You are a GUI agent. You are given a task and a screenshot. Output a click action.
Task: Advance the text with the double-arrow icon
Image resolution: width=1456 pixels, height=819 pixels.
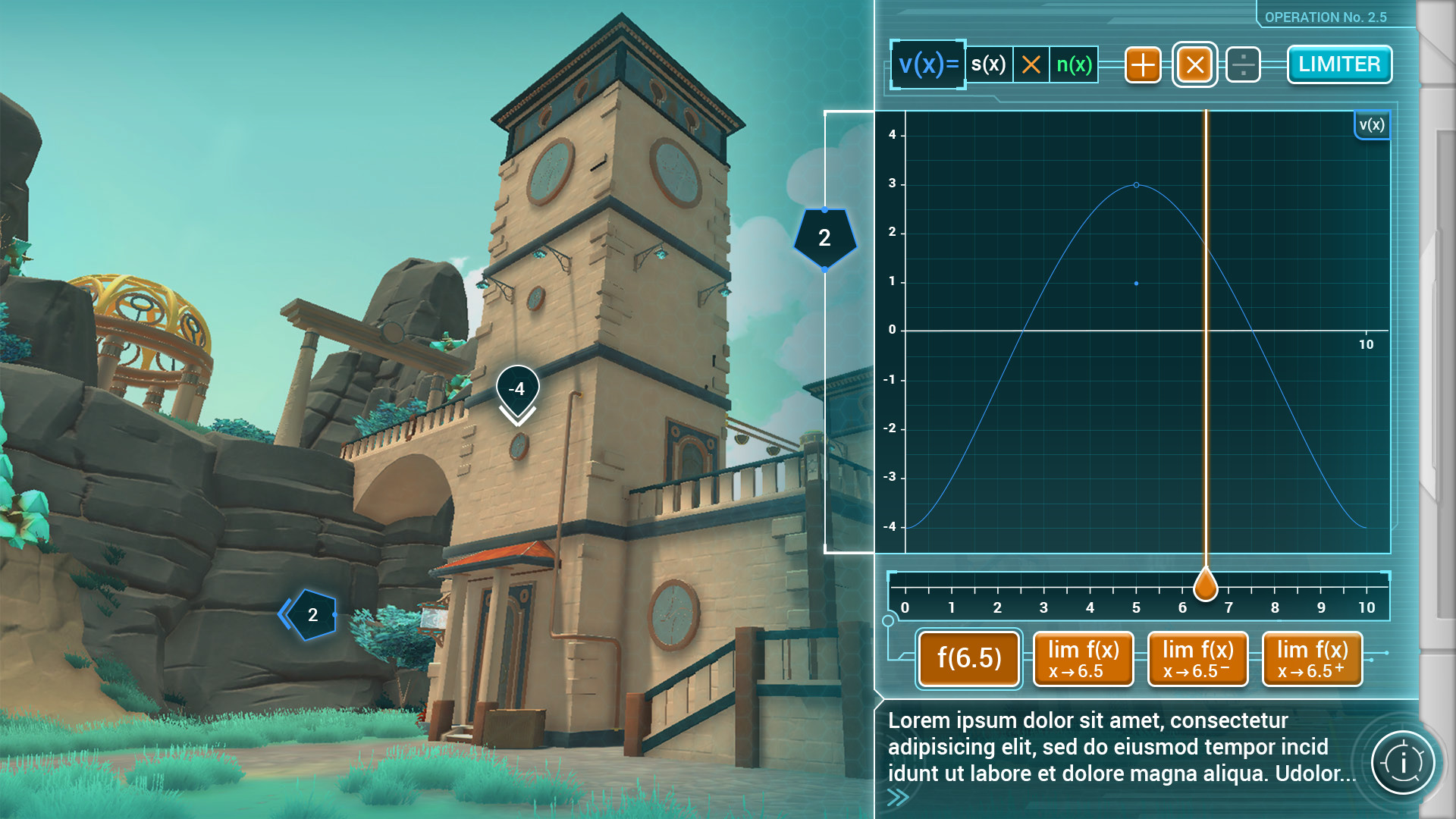pos(898,797)
